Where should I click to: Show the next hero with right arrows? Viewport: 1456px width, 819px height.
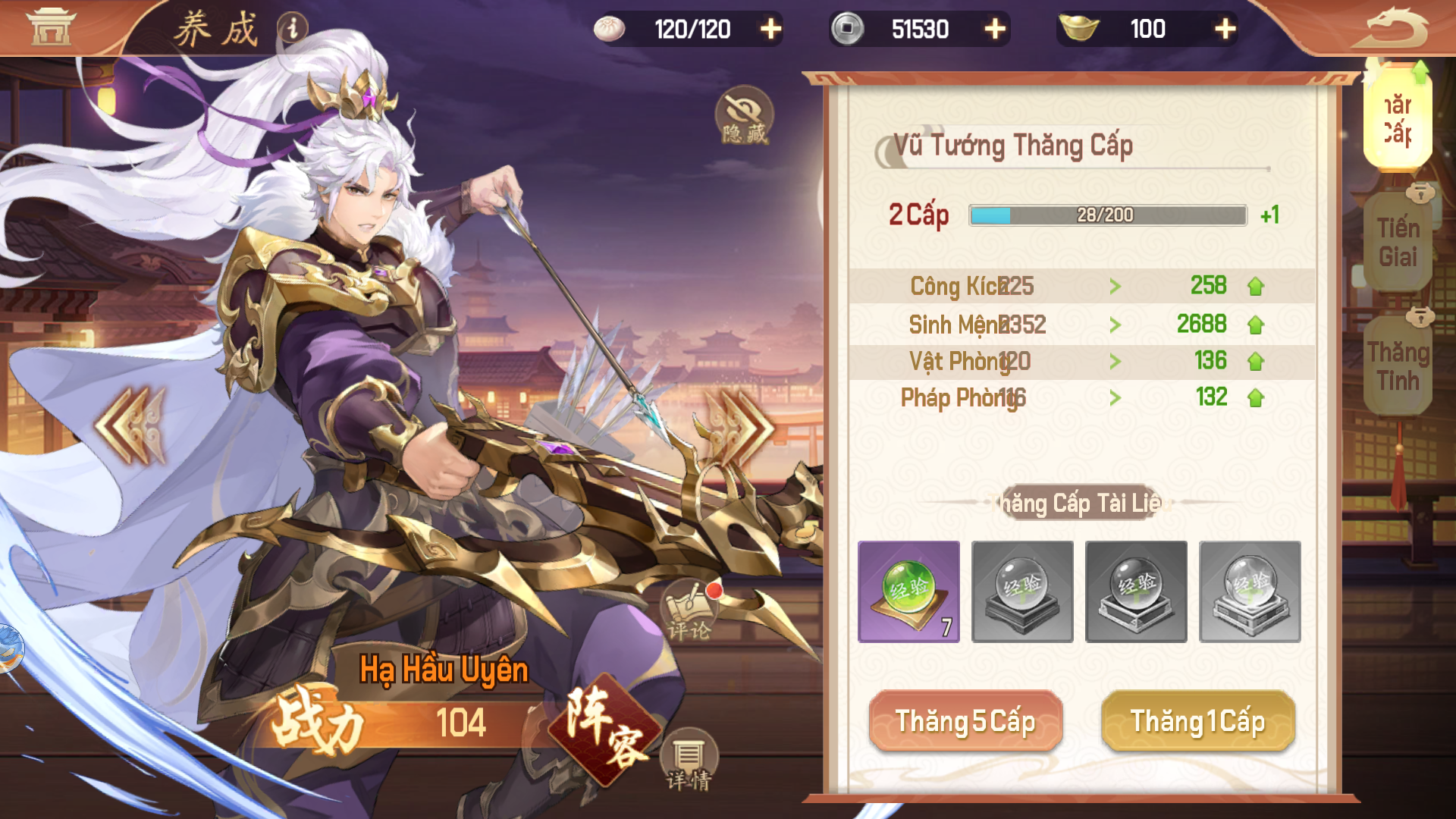[x=739, y=427]
